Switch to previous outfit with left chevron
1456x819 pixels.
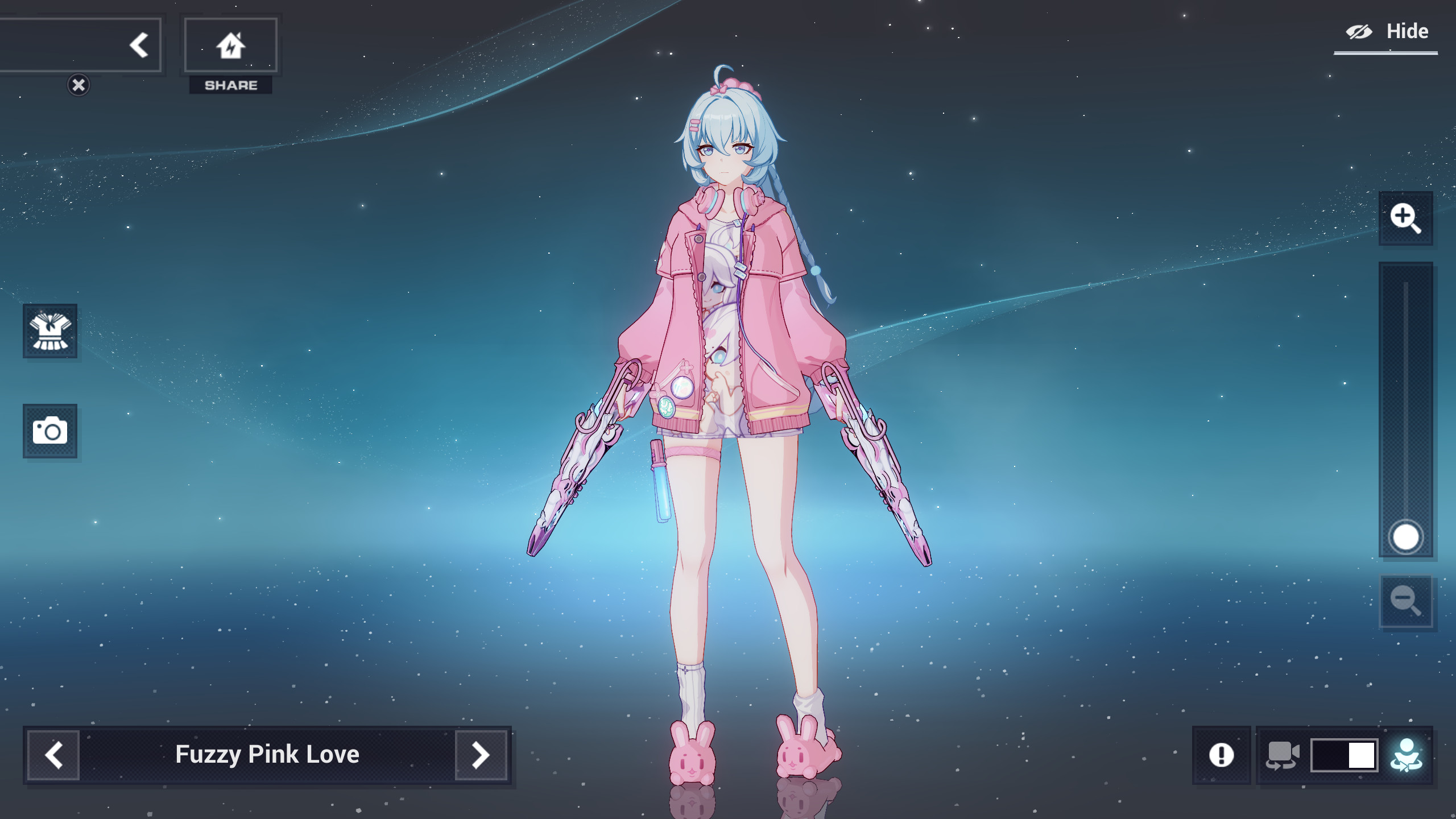(x=55, y=755)
